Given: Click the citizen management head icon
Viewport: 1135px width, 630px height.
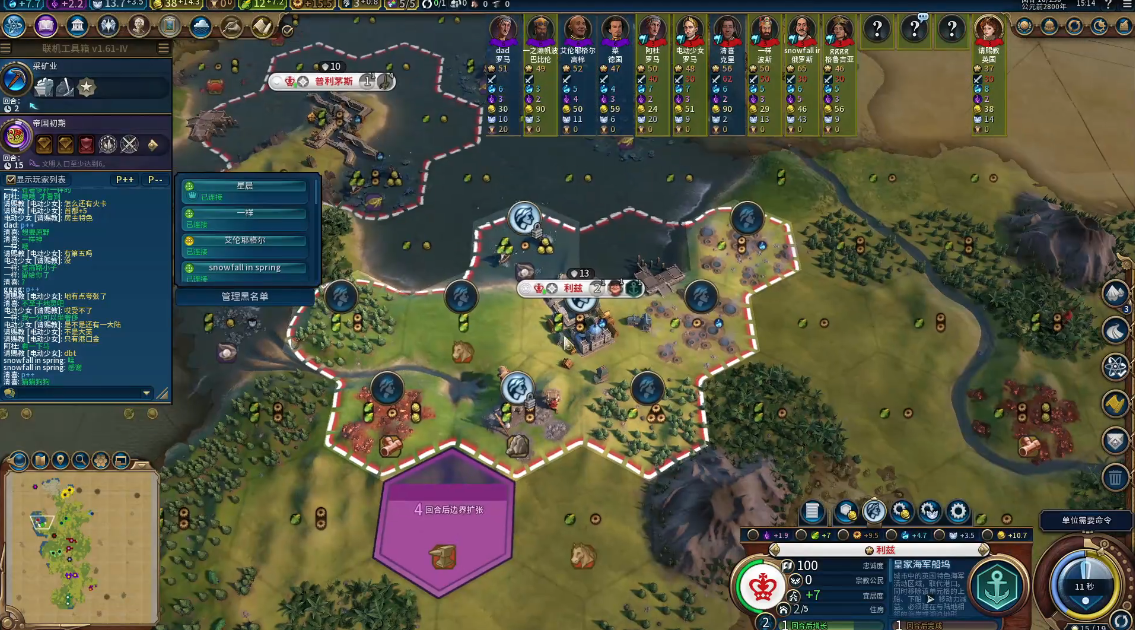Looking at the screenshot, I should (x=874, y=511).
